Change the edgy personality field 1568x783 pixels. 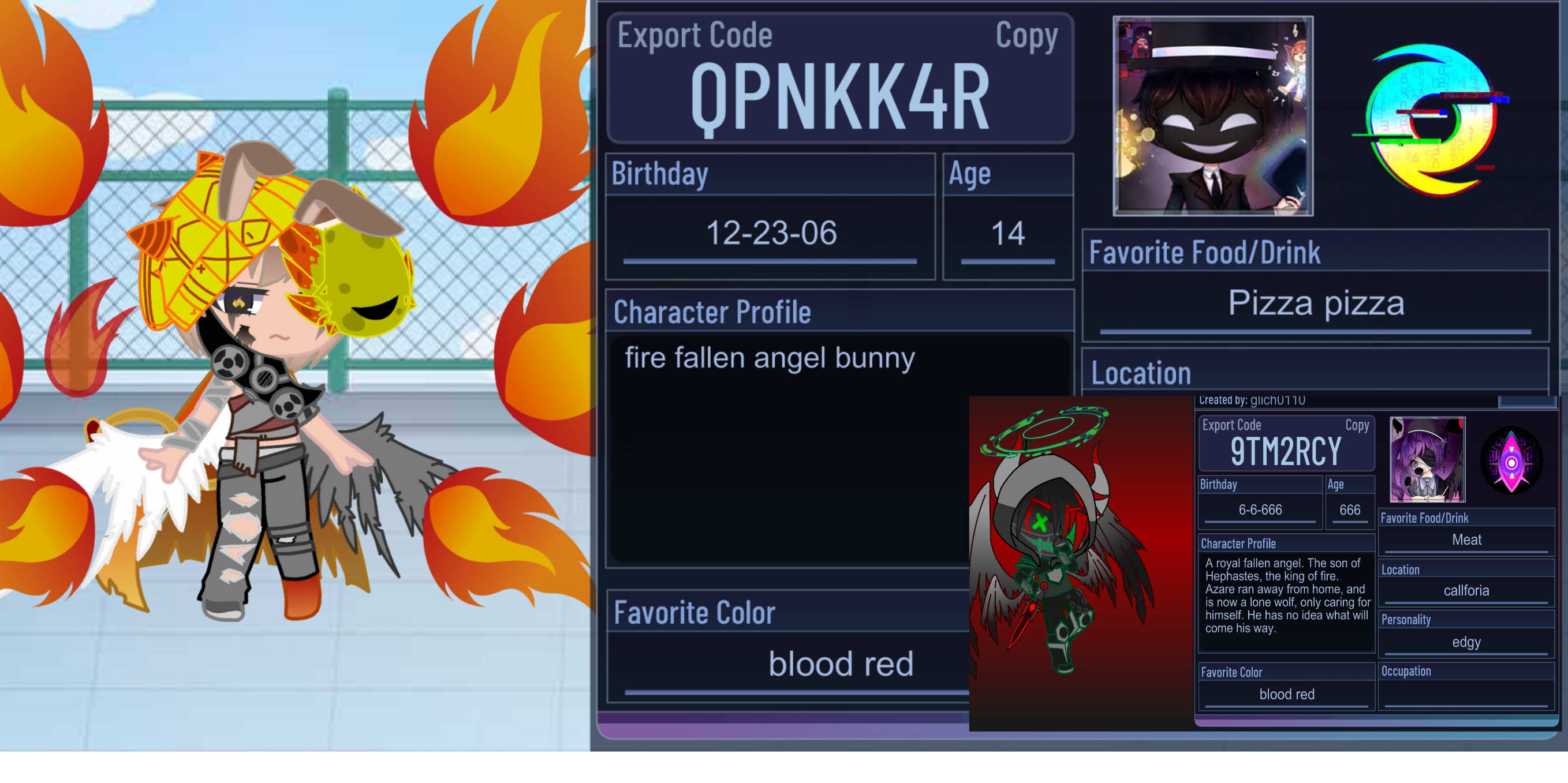pos(1466,642)
